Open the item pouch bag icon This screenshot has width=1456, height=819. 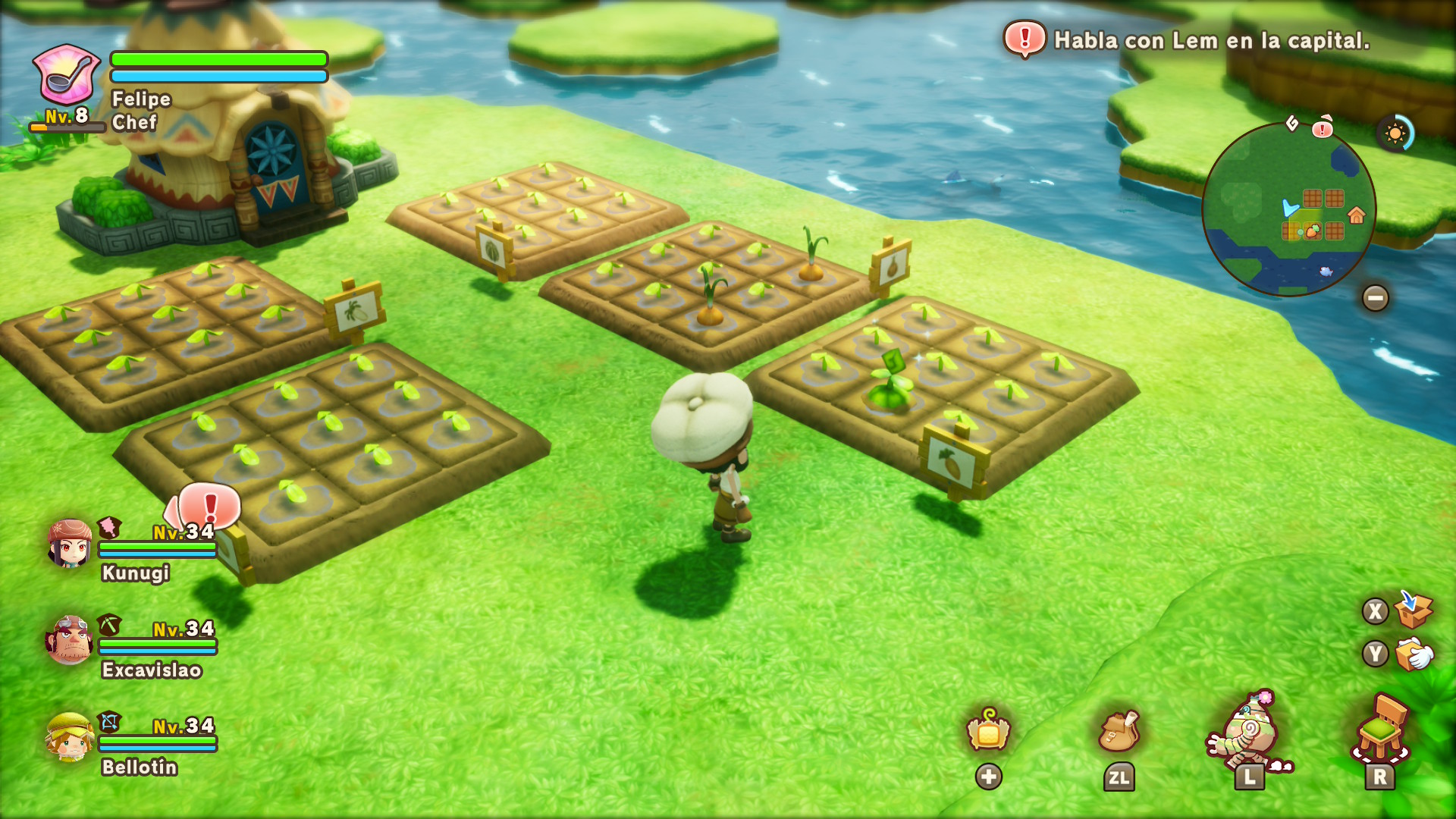(1119, 731)
